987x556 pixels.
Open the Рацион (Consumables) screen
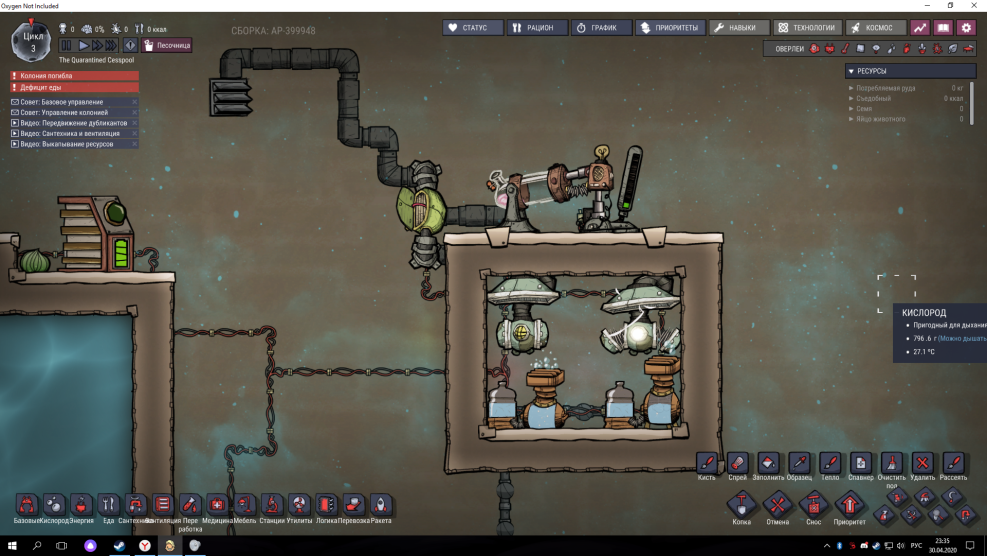click(x=537, y=28)
